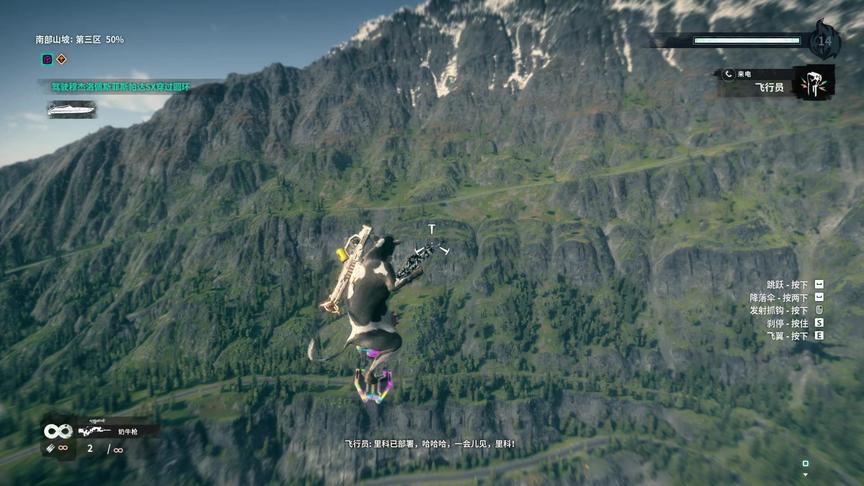Image resolution: width=864 pixels, height=486 pixels.
Task: Click the purple square challenge icon
Action: coord(47,59)
